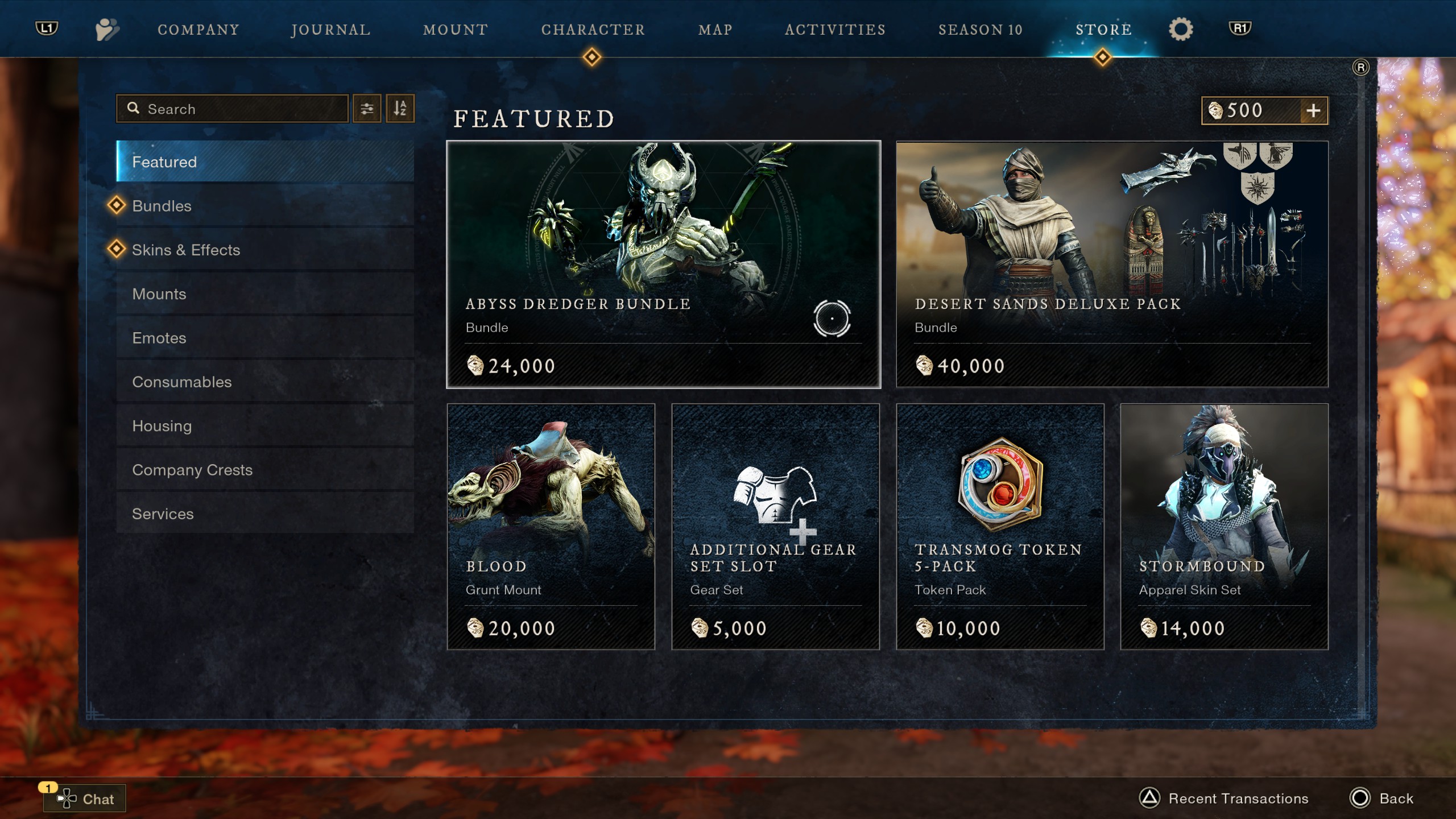Switch to the Store tab

tap(1102, 29)
